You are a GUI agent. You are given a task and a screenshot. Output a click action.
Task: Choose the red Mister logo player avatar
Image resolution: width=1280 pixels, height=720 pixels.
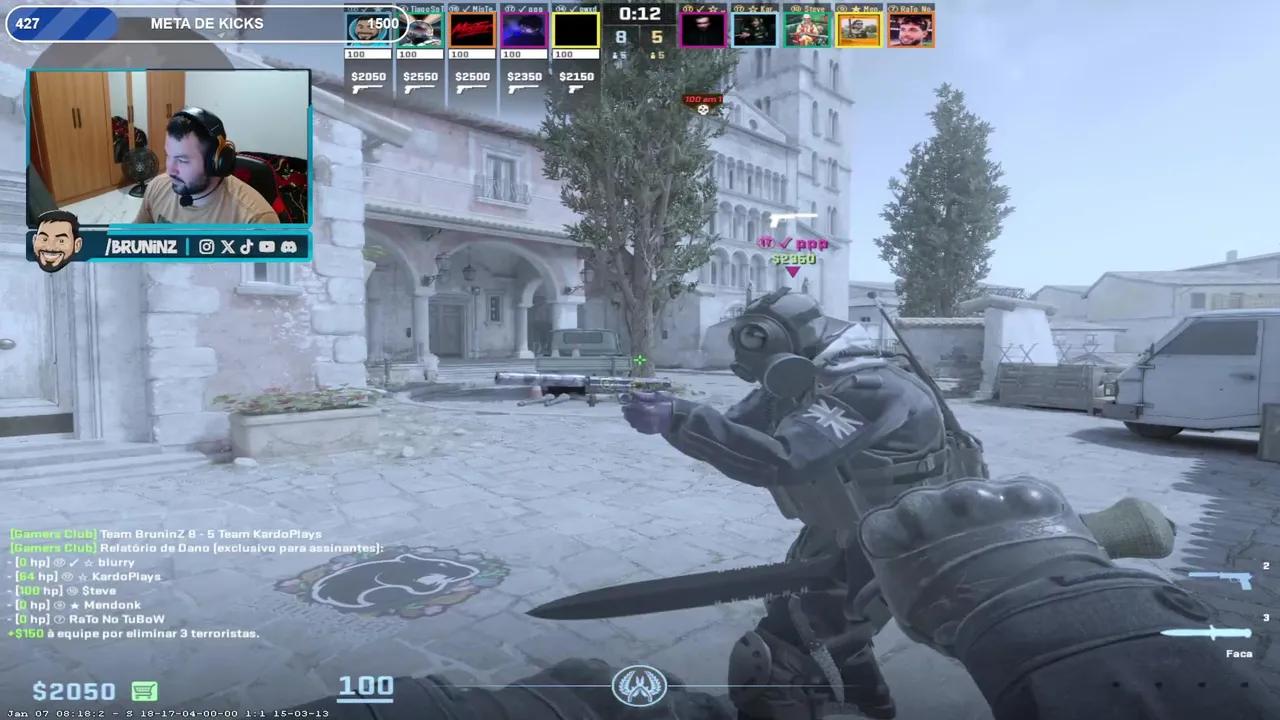pyautogui.click(x=472, y=30)
